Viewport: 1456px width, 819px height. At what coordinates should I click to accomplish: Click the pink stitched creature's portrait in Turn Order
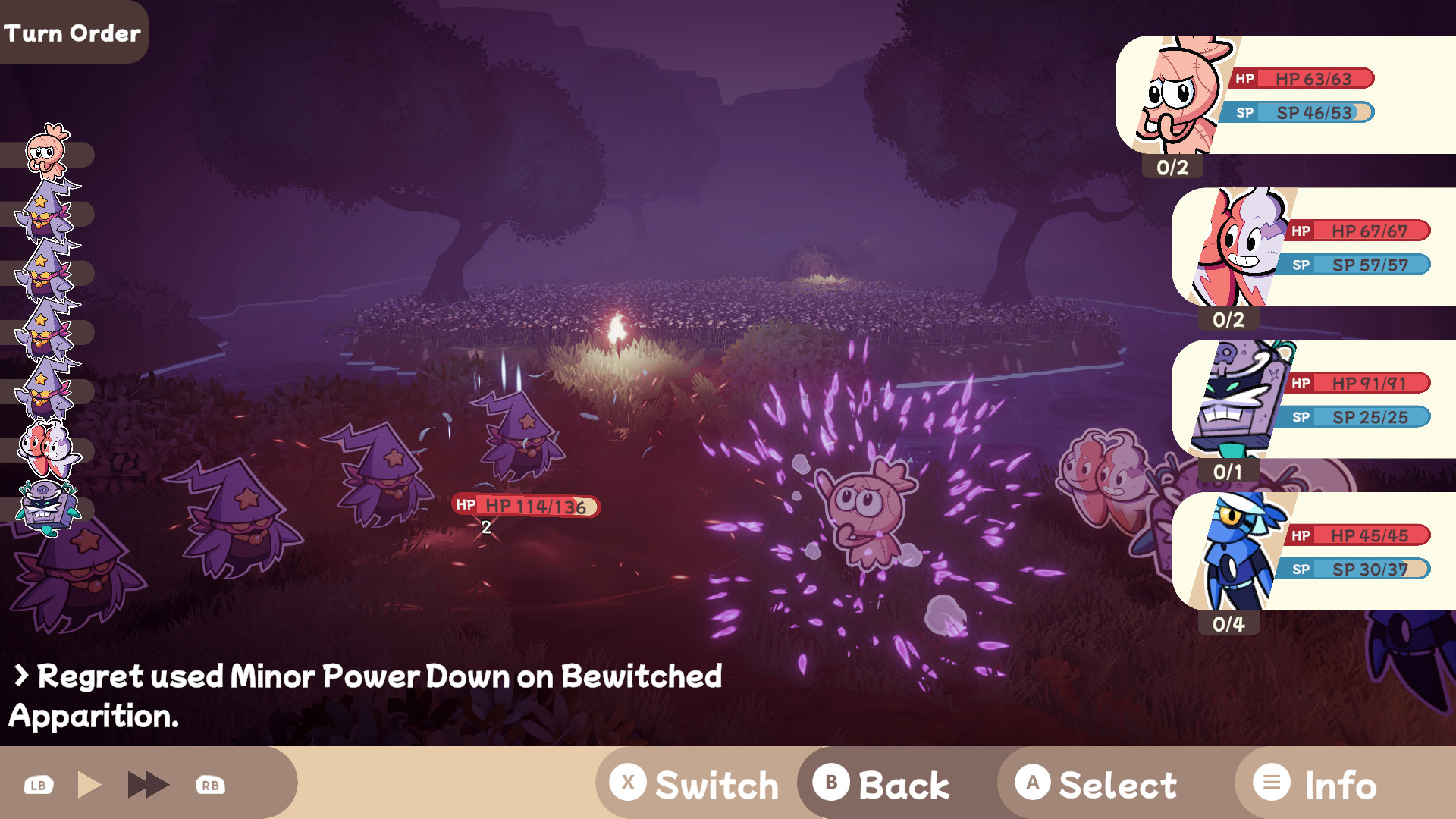47,152
